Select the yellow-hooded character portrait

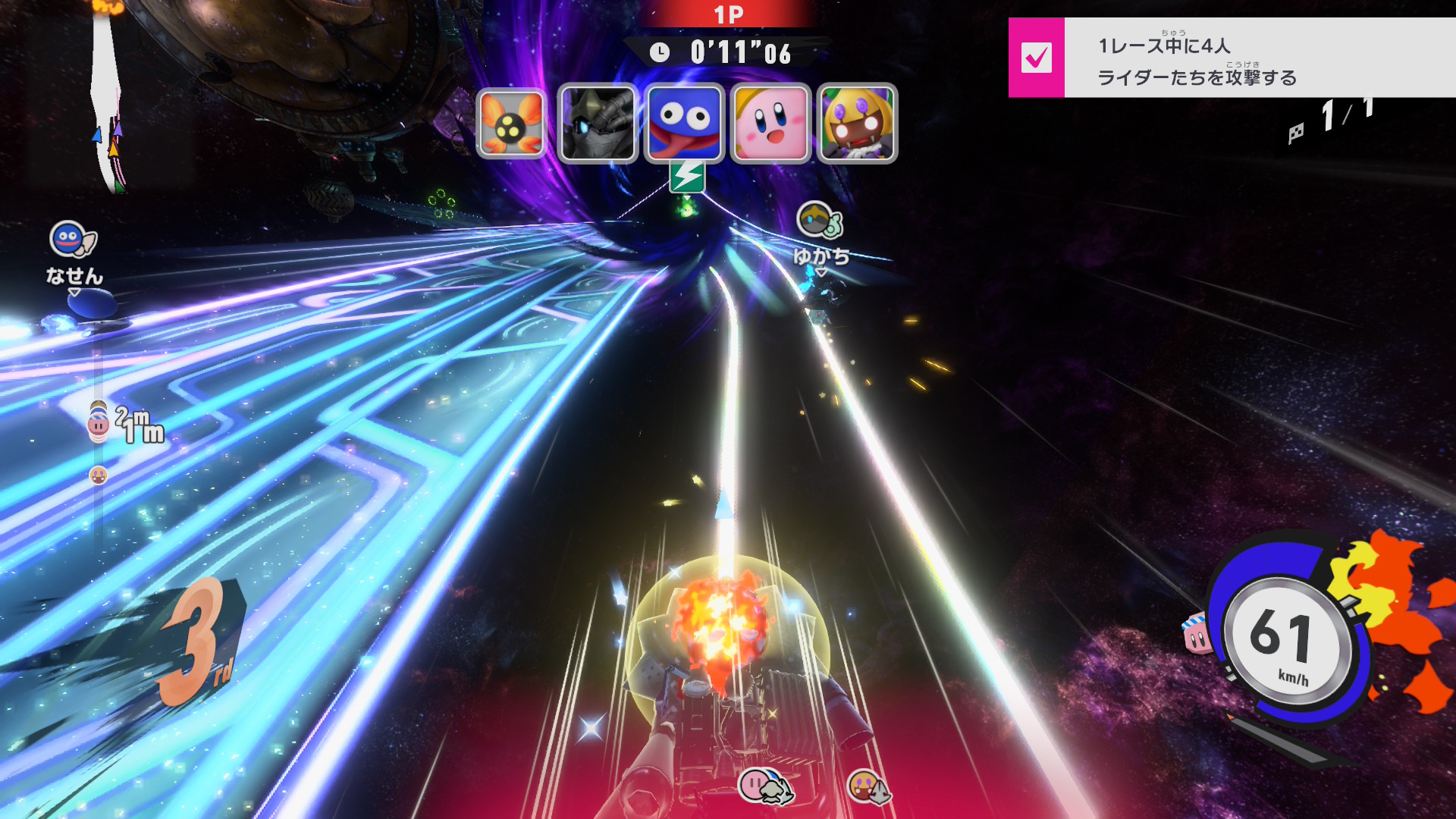click(857, 124)
